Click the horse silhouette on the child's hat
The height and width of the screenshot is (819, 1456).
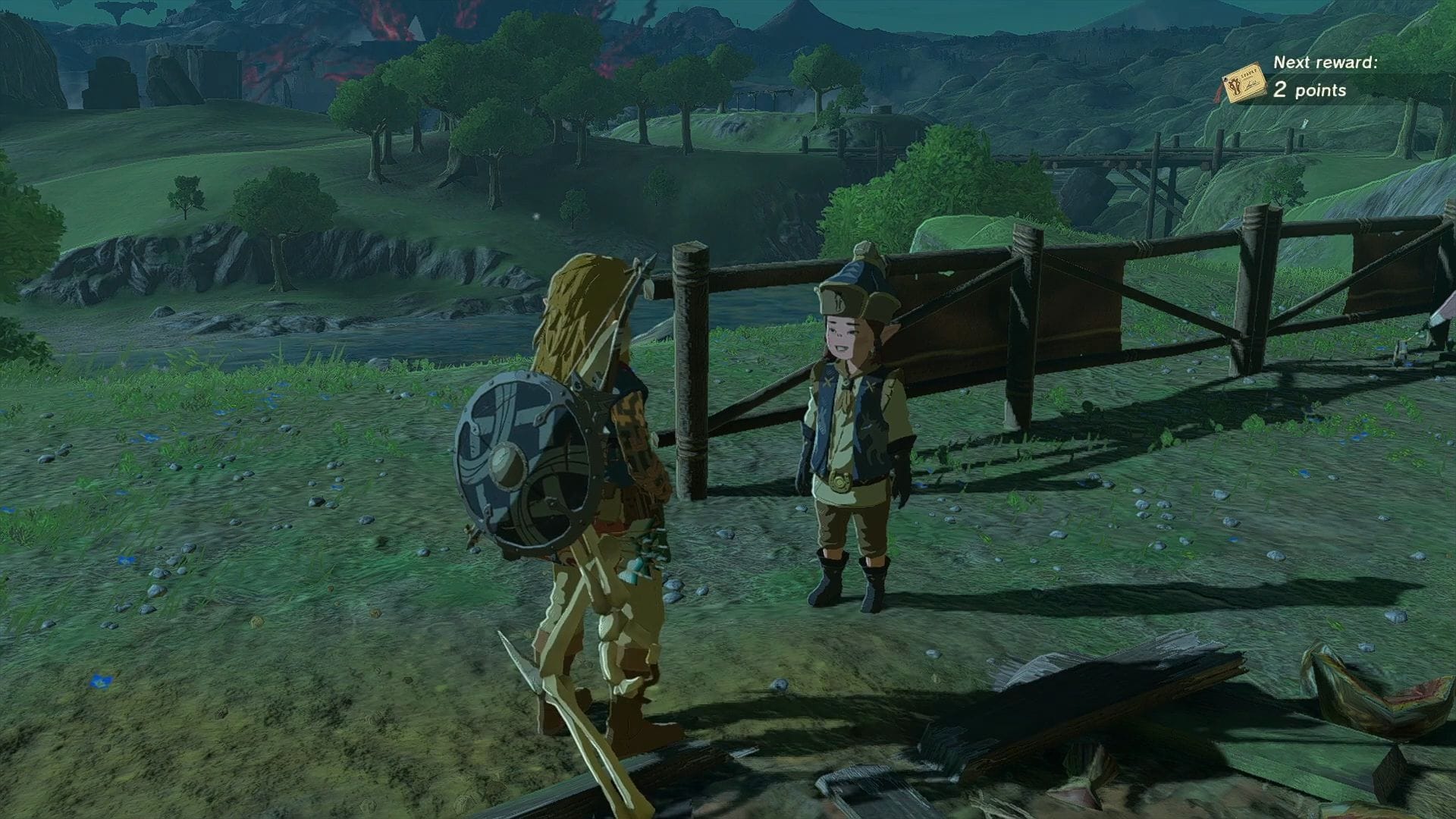pos(839,302)
